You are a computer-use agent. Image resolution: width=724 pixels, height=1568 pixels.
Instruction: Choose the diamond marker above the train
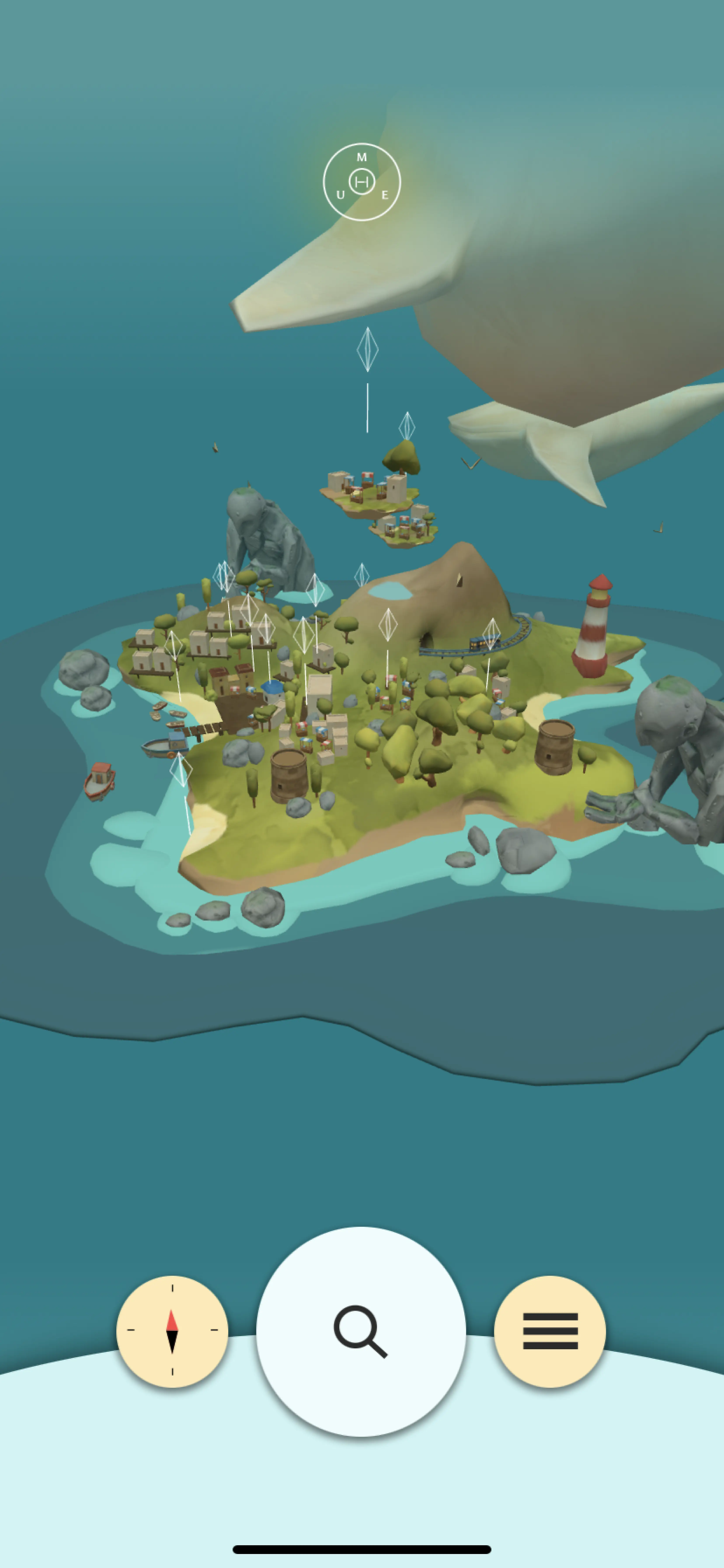click(491, 634)
